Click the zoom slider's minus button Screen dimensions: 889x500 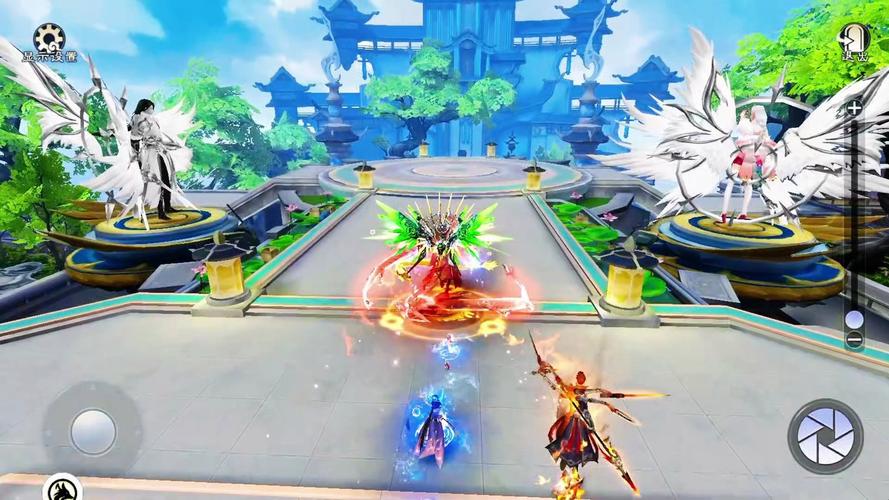854,340
